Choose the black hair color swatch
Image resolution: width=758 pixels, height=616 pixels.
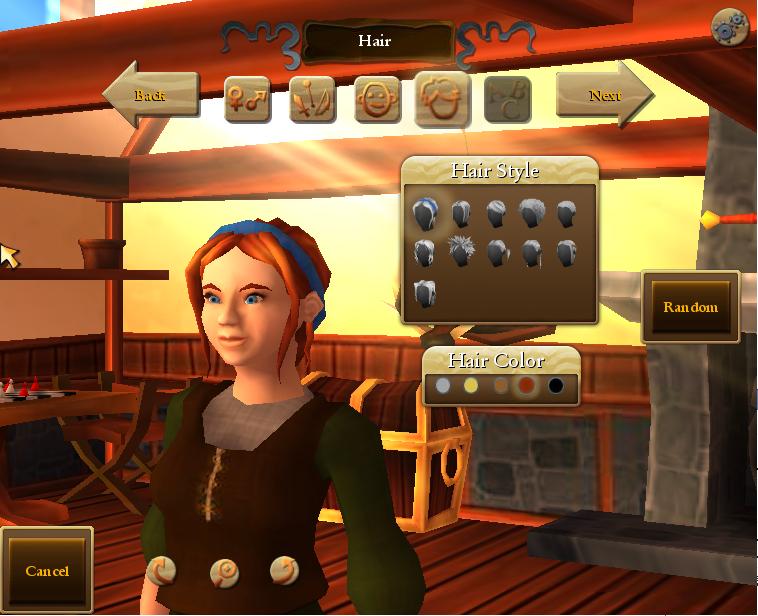(x=556, y=385)
